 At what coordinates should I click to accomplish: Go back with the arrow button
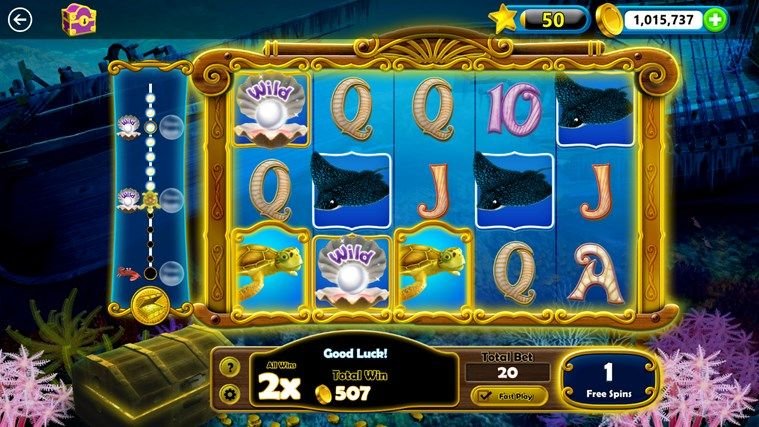click(19, 19)
